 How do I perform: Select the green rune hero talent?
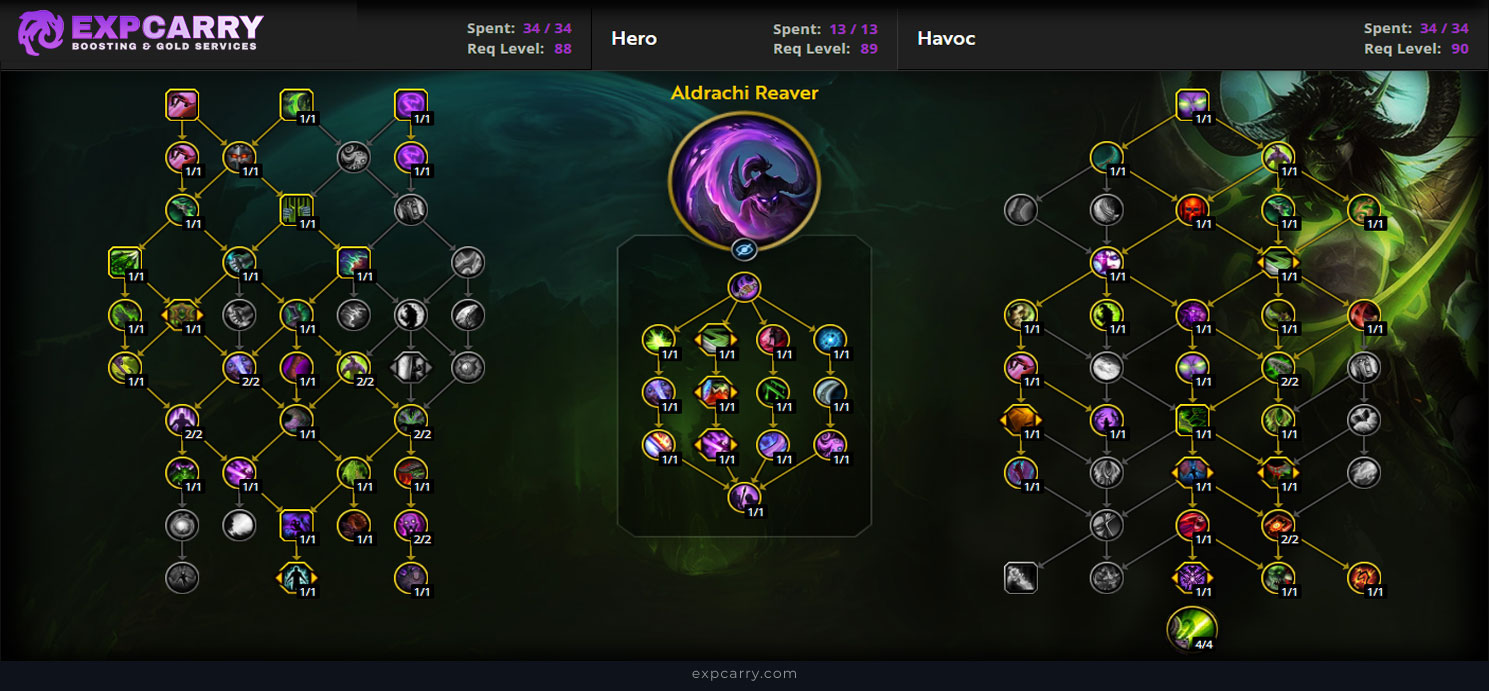(x=772, y=391)
